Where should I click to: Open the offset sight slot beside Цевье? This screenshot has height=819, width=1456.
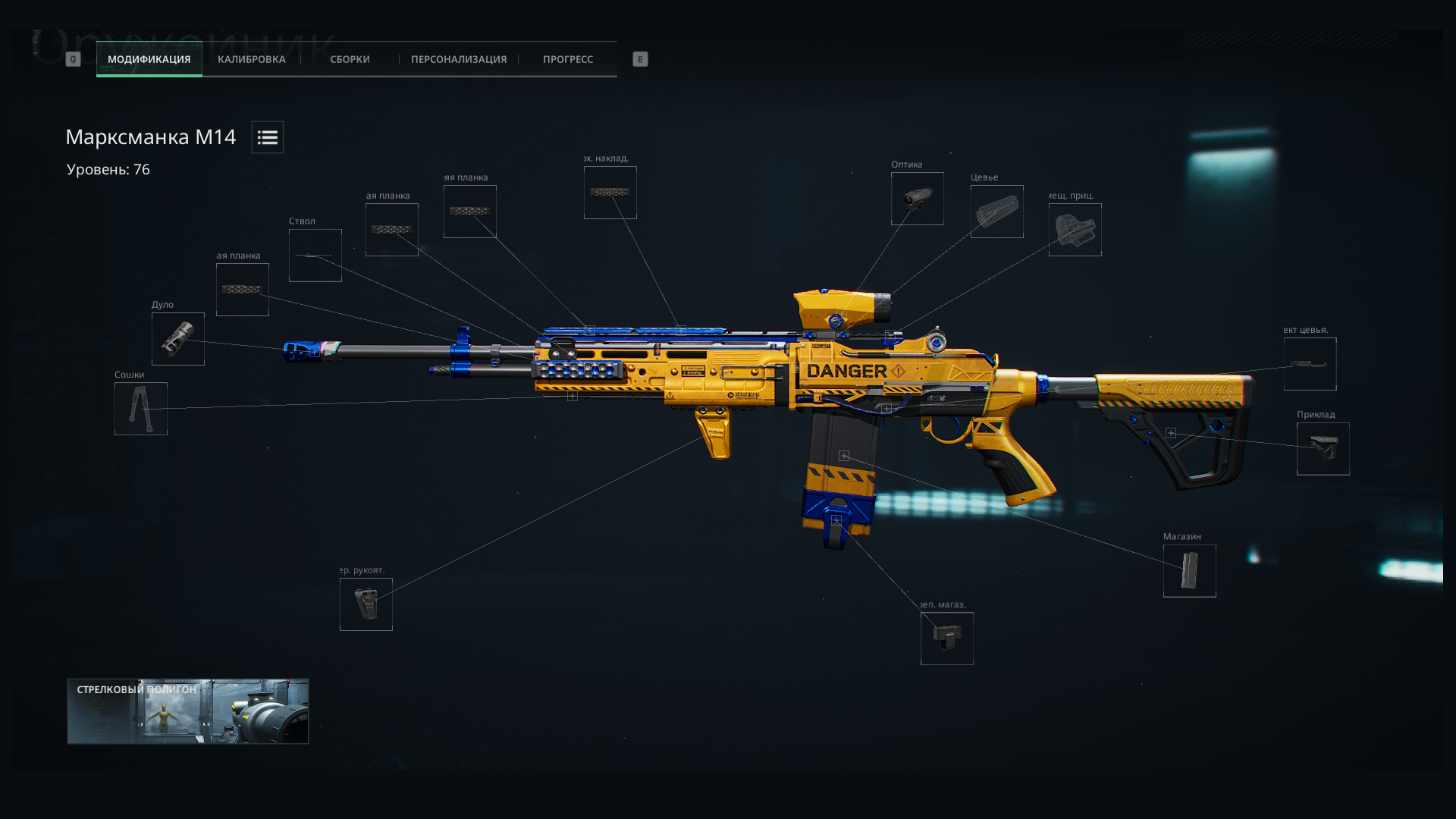tap(1075, 230)
